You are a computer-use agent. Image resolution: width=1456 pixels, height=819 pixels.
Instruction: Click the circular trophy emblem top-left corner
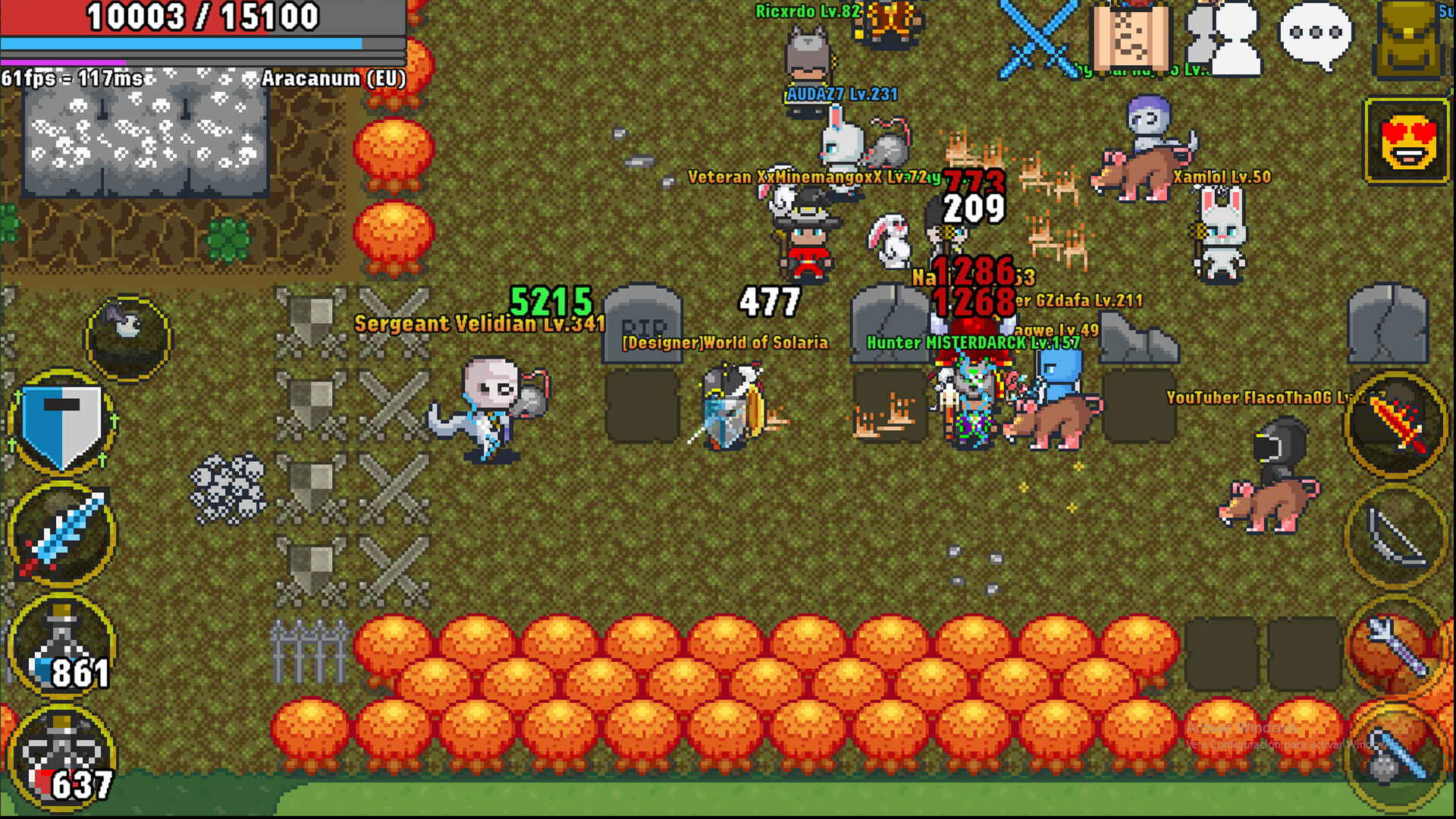[129, 337]
